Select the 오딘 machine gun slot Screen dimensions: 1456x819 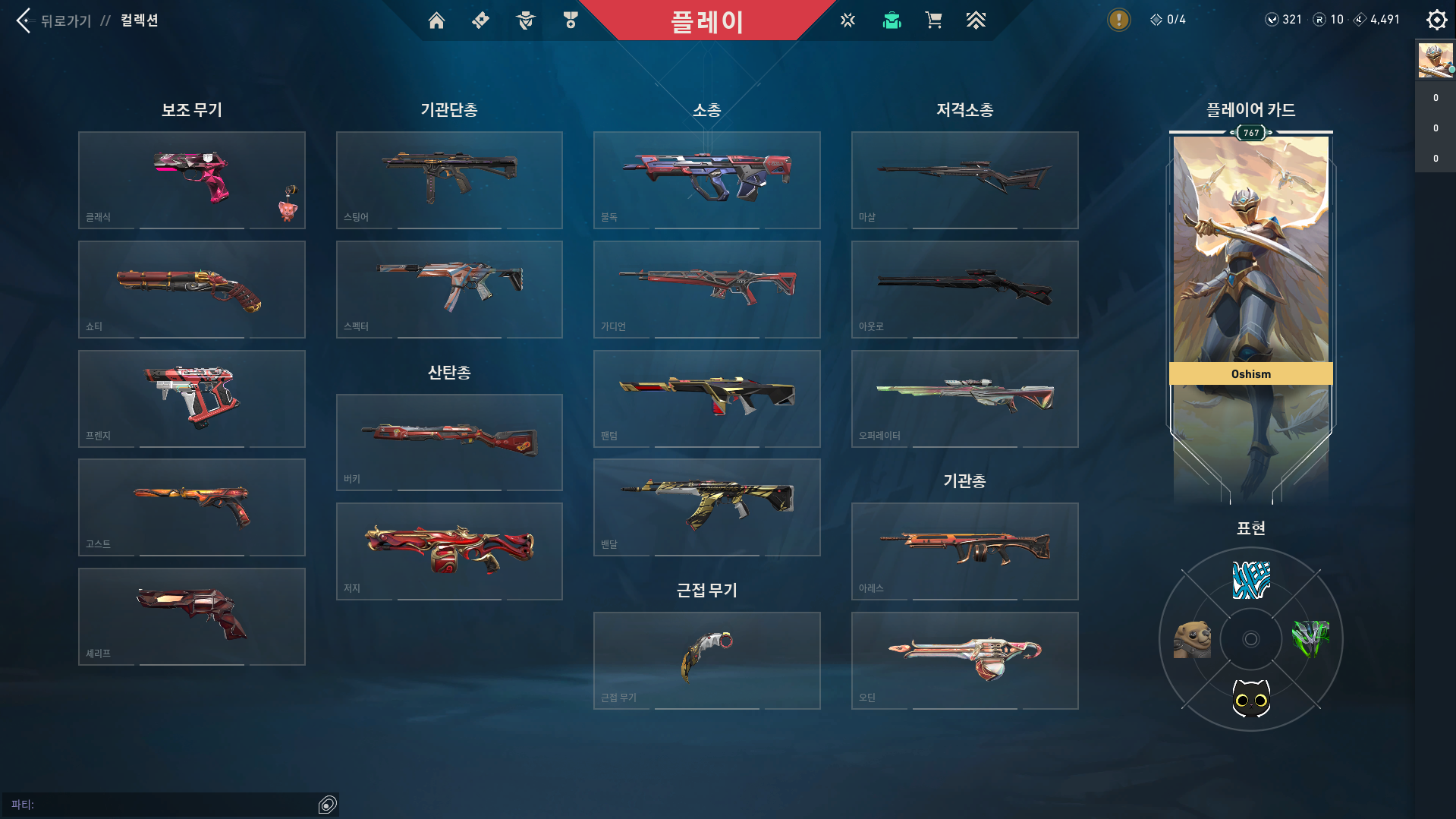pyautogui.click(x=964, y=660)
